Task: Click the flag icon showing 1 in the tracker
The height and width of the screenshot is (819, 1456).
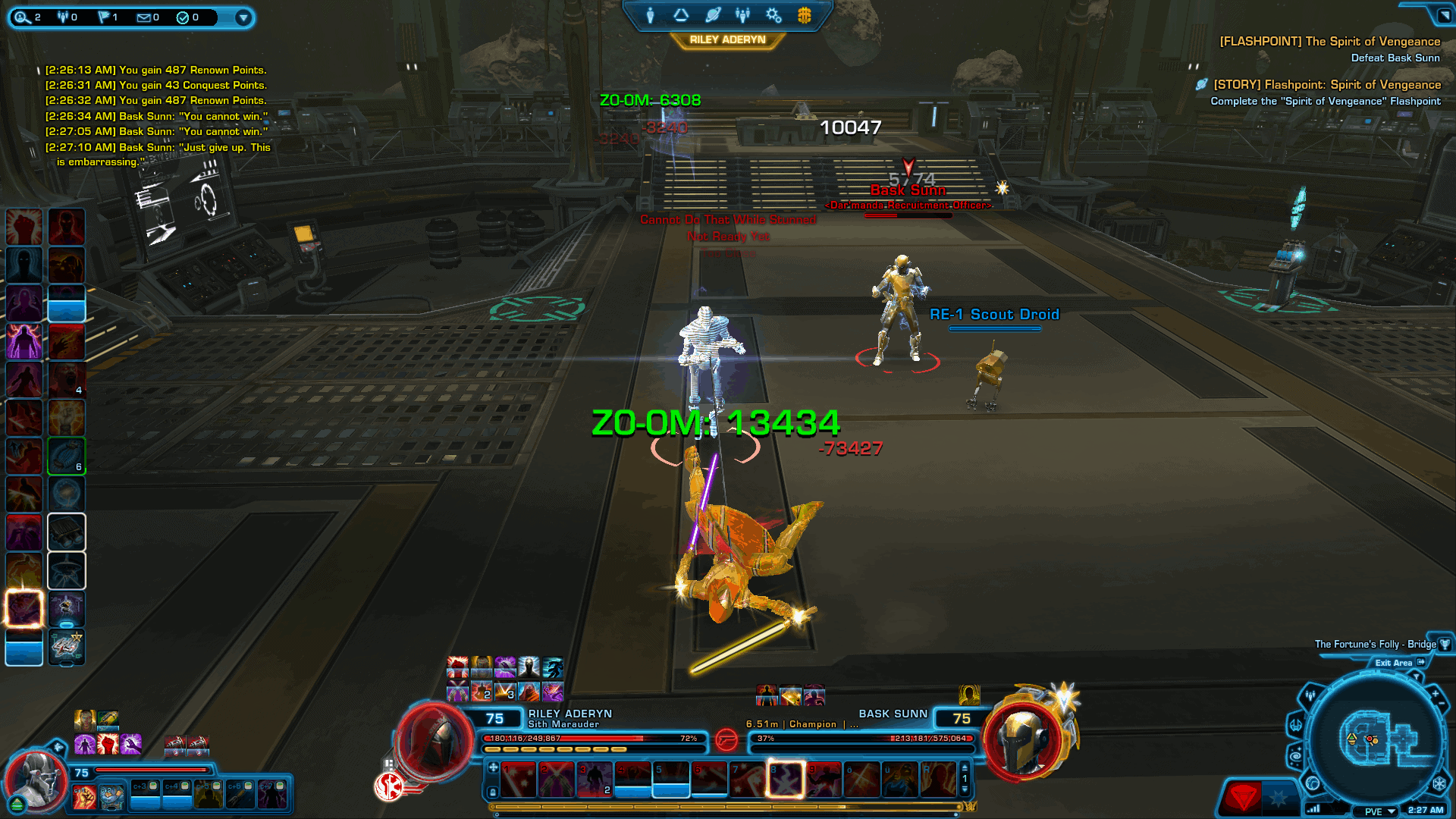Action: (103, 17)
